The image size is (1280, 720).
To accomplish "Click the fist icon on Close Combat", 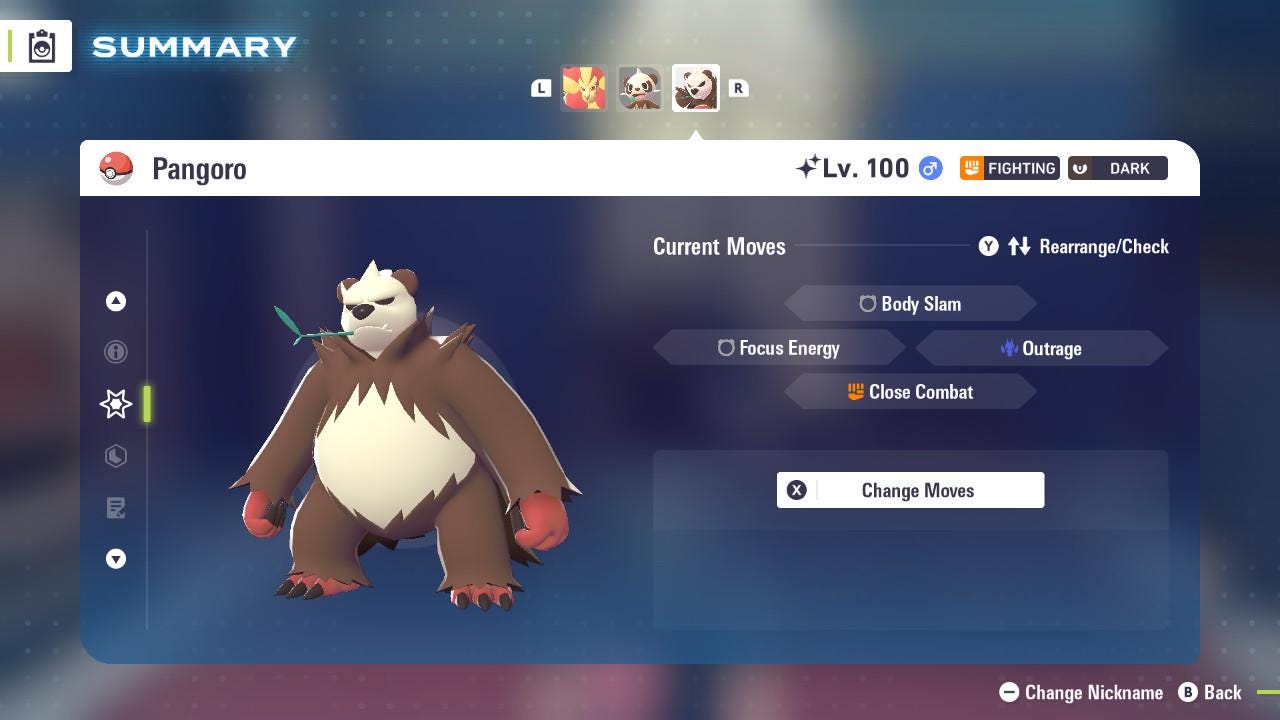I will tap(855, 392).
